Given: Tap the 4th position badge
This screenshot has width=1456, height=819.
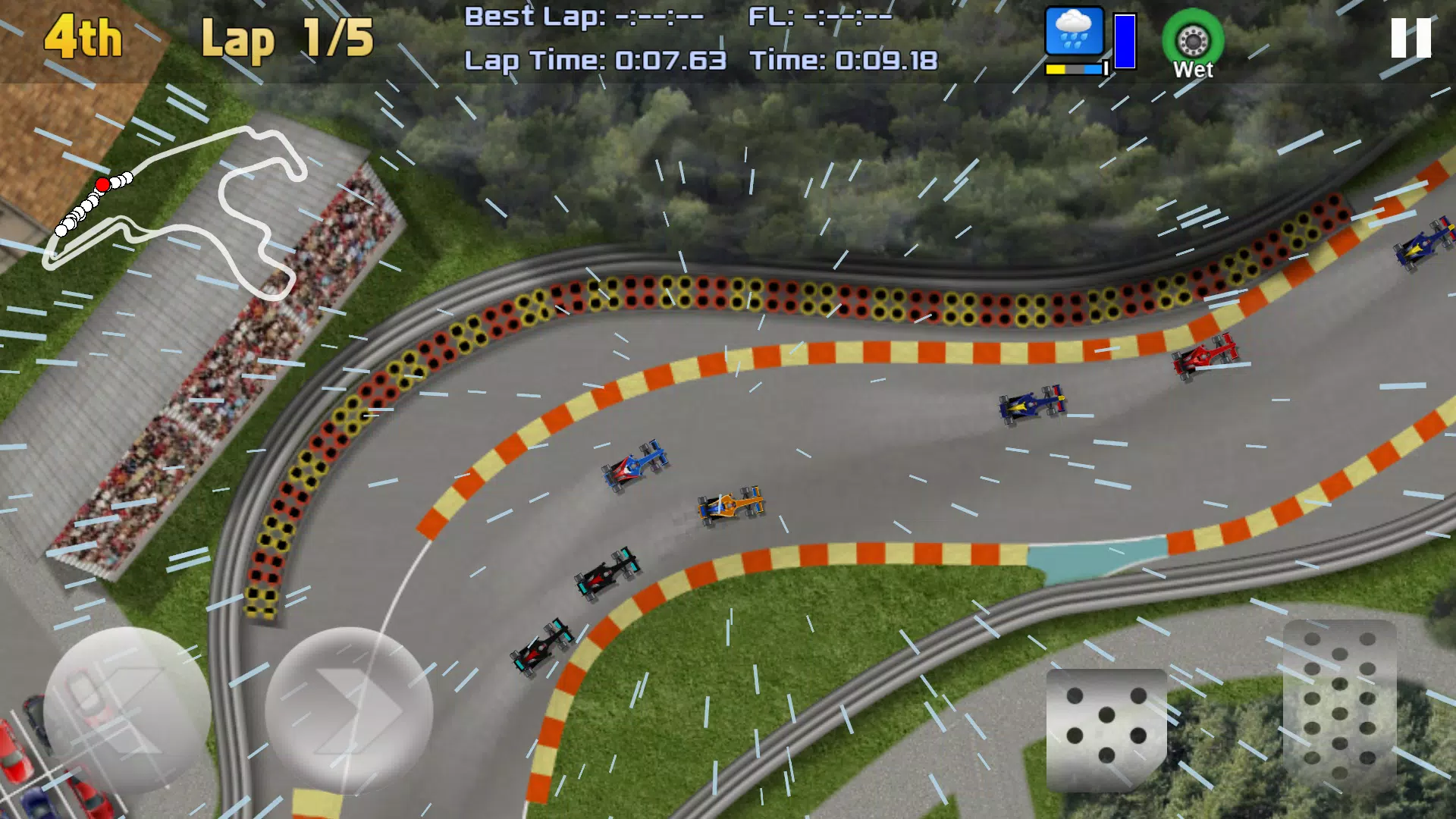Looking at the screenshot, I should [83, 36].
